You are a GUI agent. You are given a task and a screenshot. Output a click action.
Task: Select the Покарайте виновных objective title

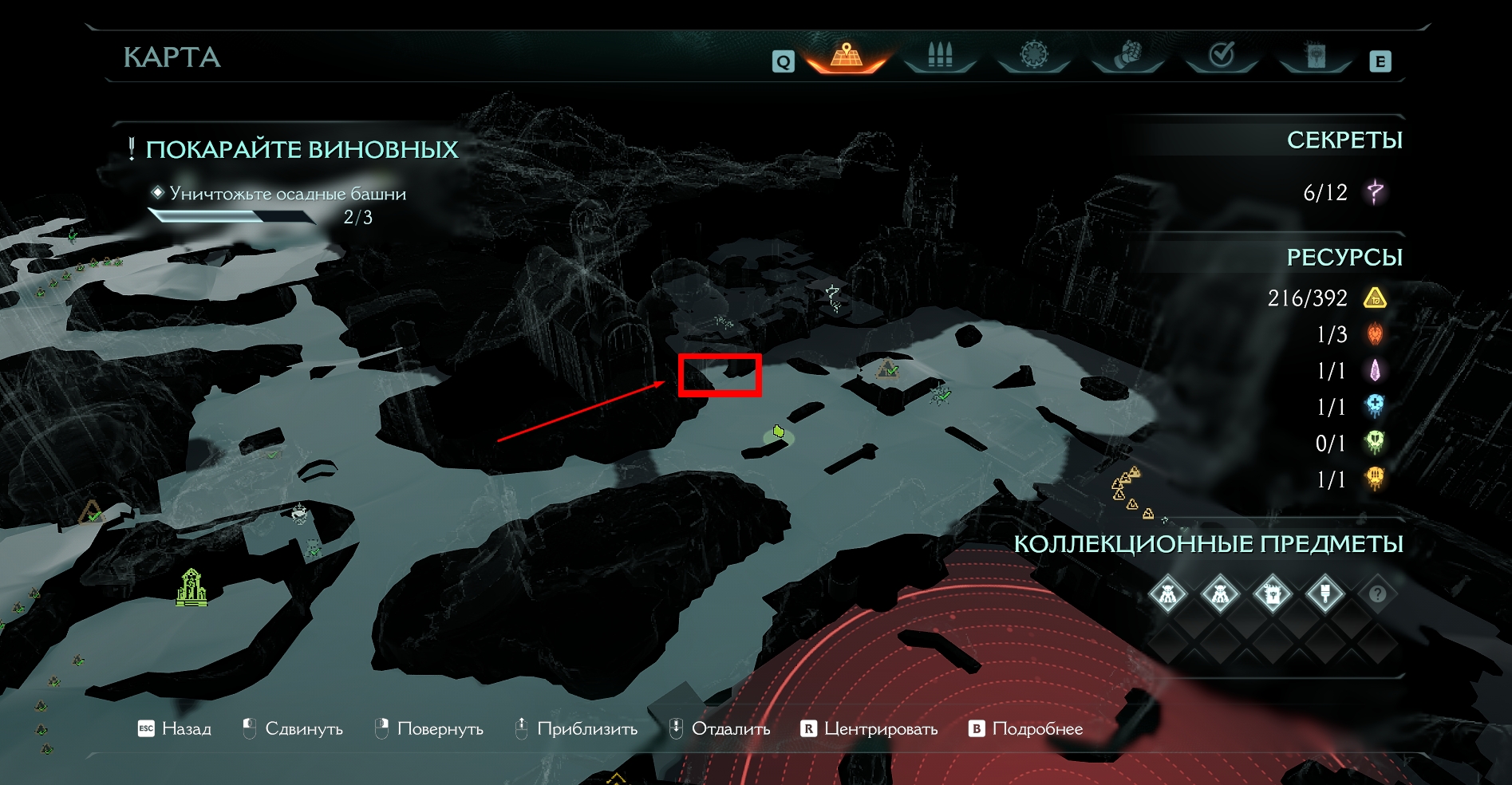(x=302, y=149)
